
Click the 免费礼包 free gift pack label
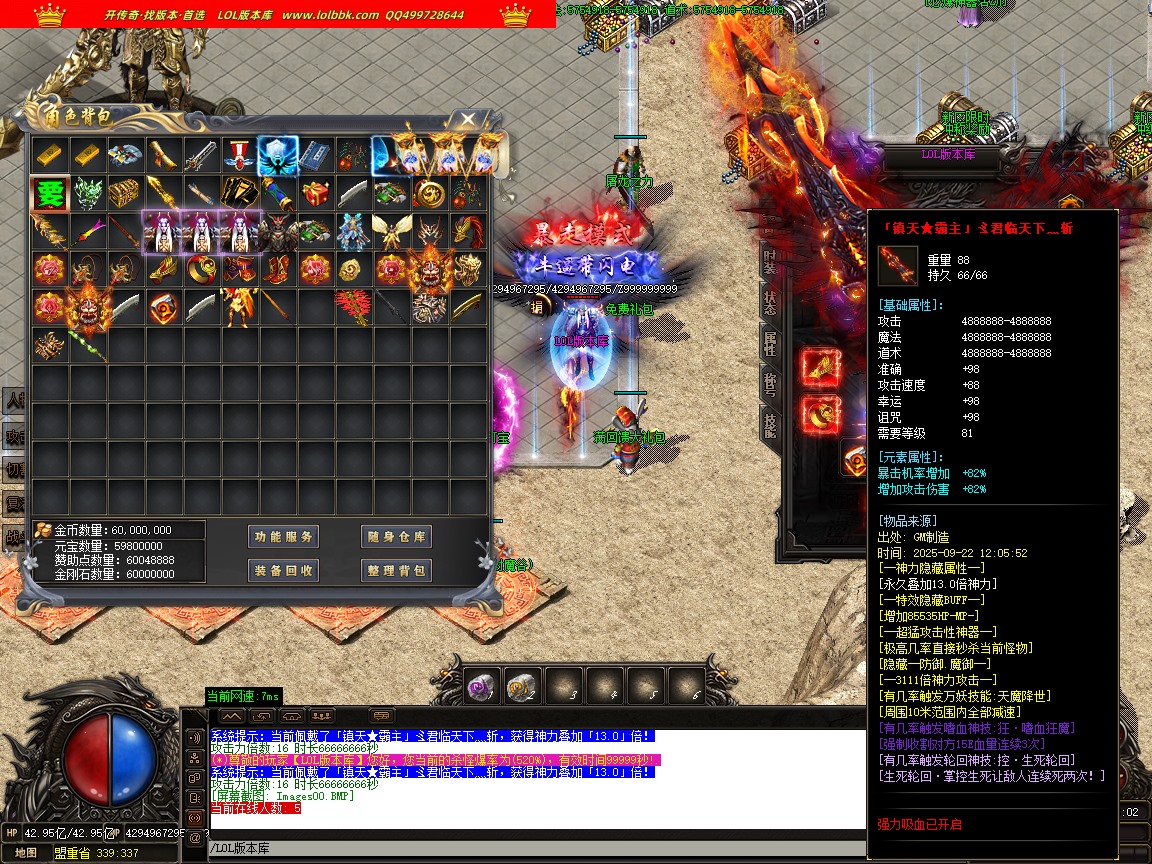(630, 310)
